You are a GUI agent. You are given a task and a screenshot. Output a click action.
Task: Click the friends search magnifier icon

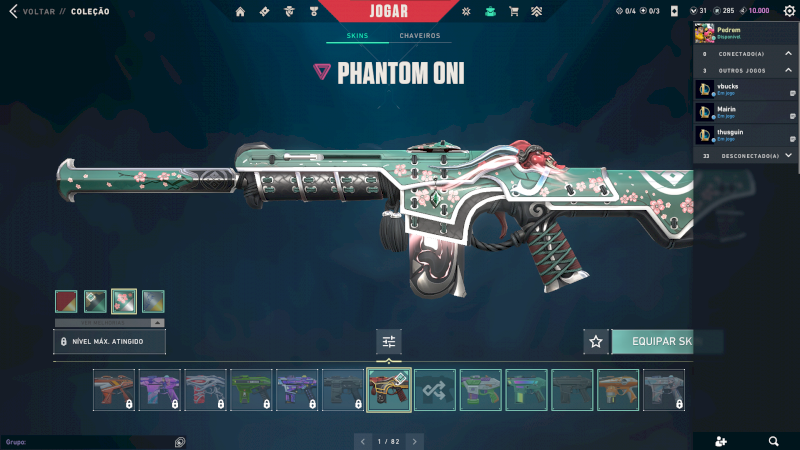[x=773, y=441]
